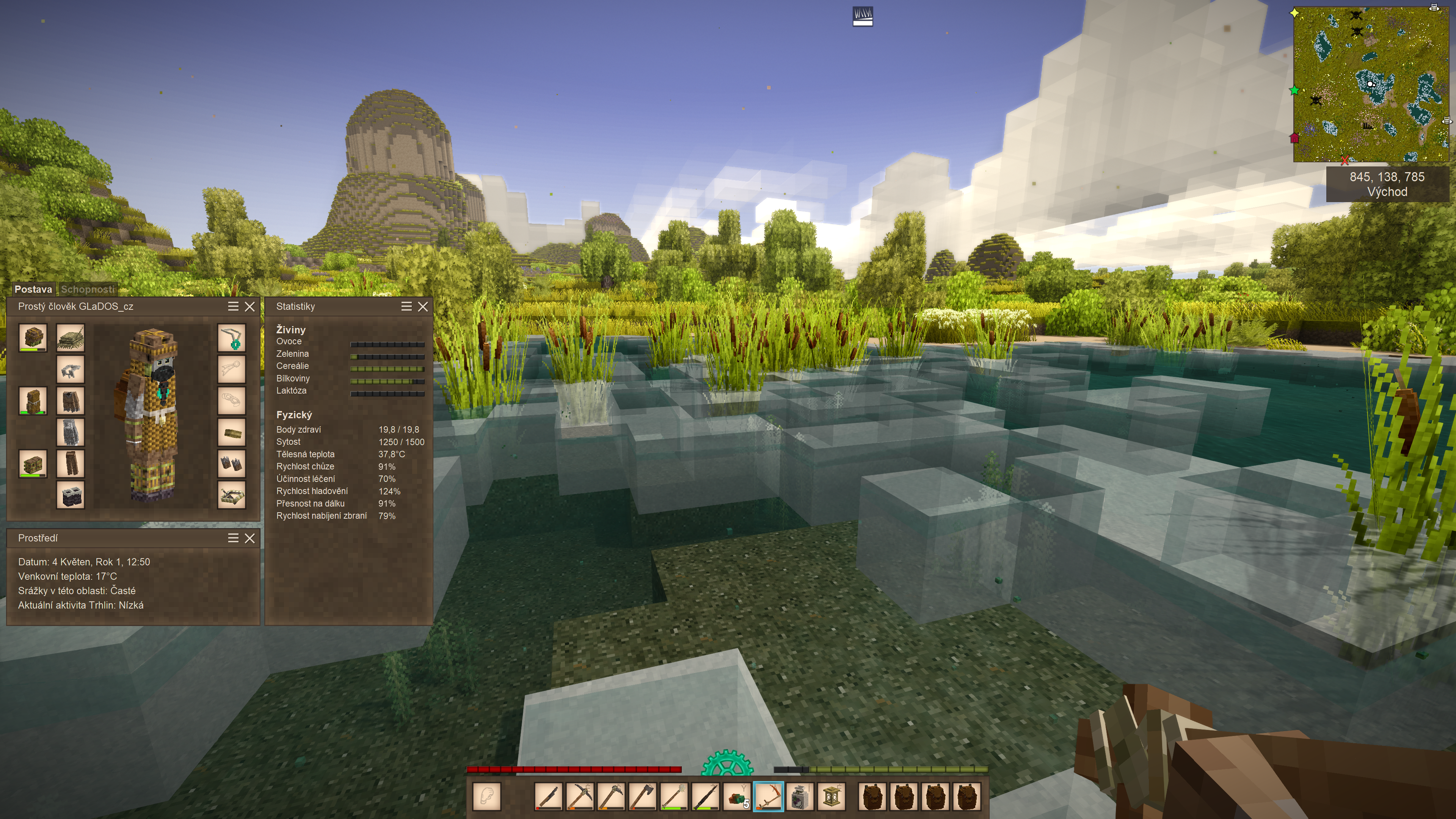
Task: Open the Prostředí panel's hamburger menu
Action: [x=233, y=538]
